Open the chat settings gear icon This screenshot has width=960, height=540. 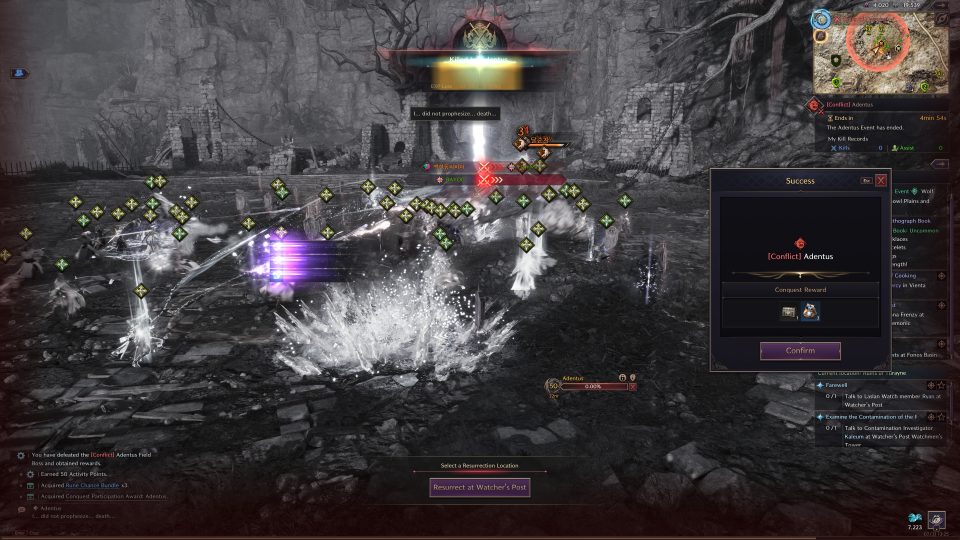click(x=20, y=455)
